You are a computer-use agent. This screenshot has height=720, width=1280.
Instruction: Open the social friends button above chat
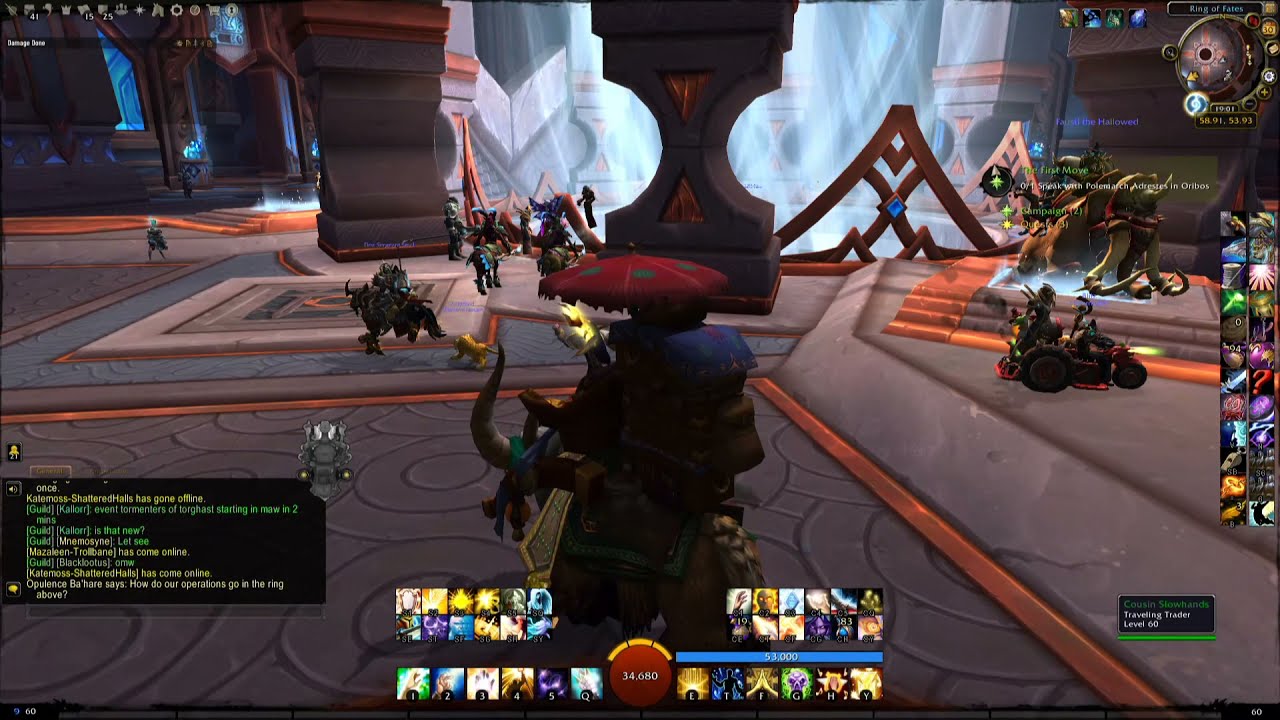click(13, 453)
